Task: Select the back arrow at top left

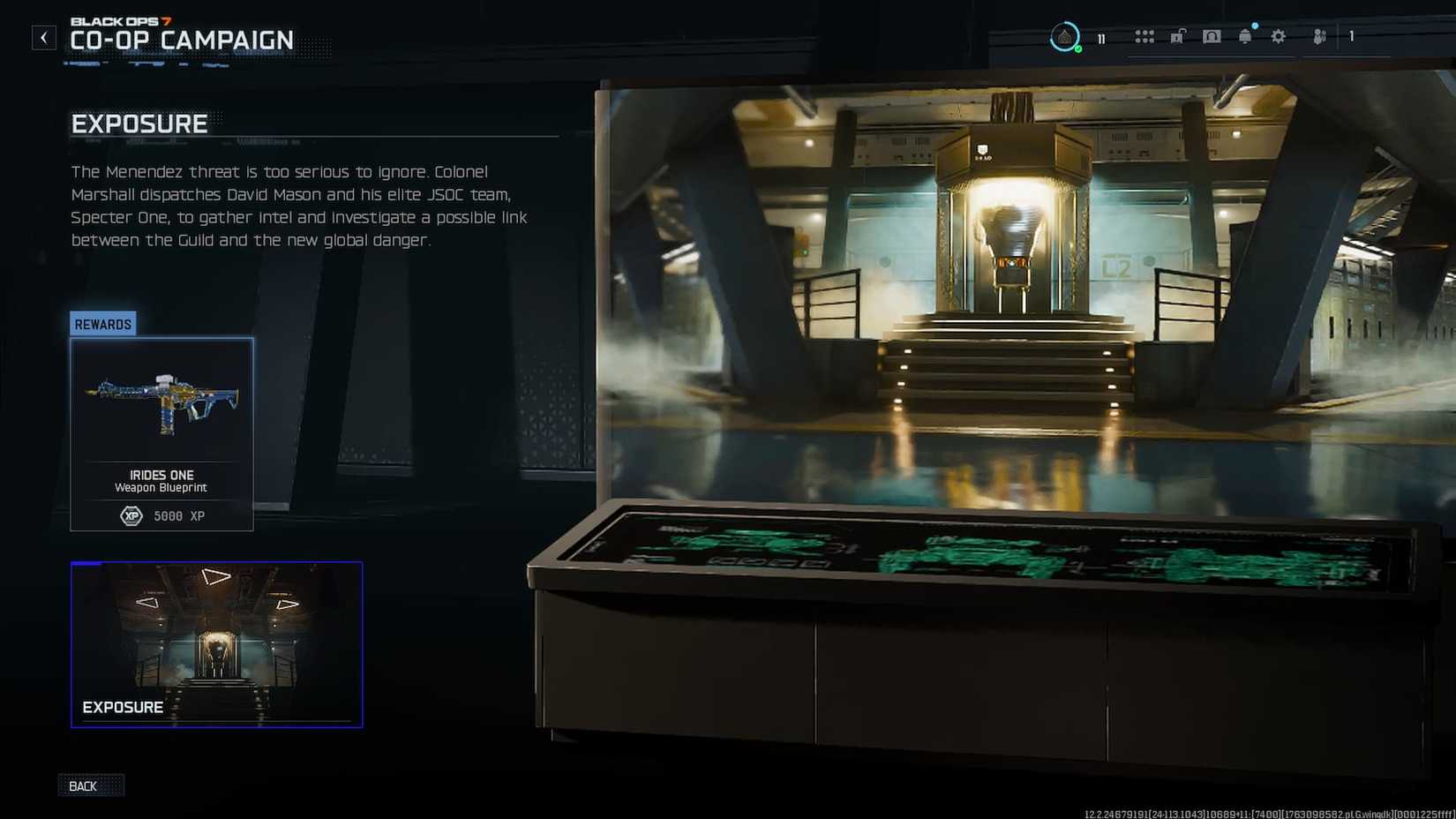Action: tap(43, 36)
